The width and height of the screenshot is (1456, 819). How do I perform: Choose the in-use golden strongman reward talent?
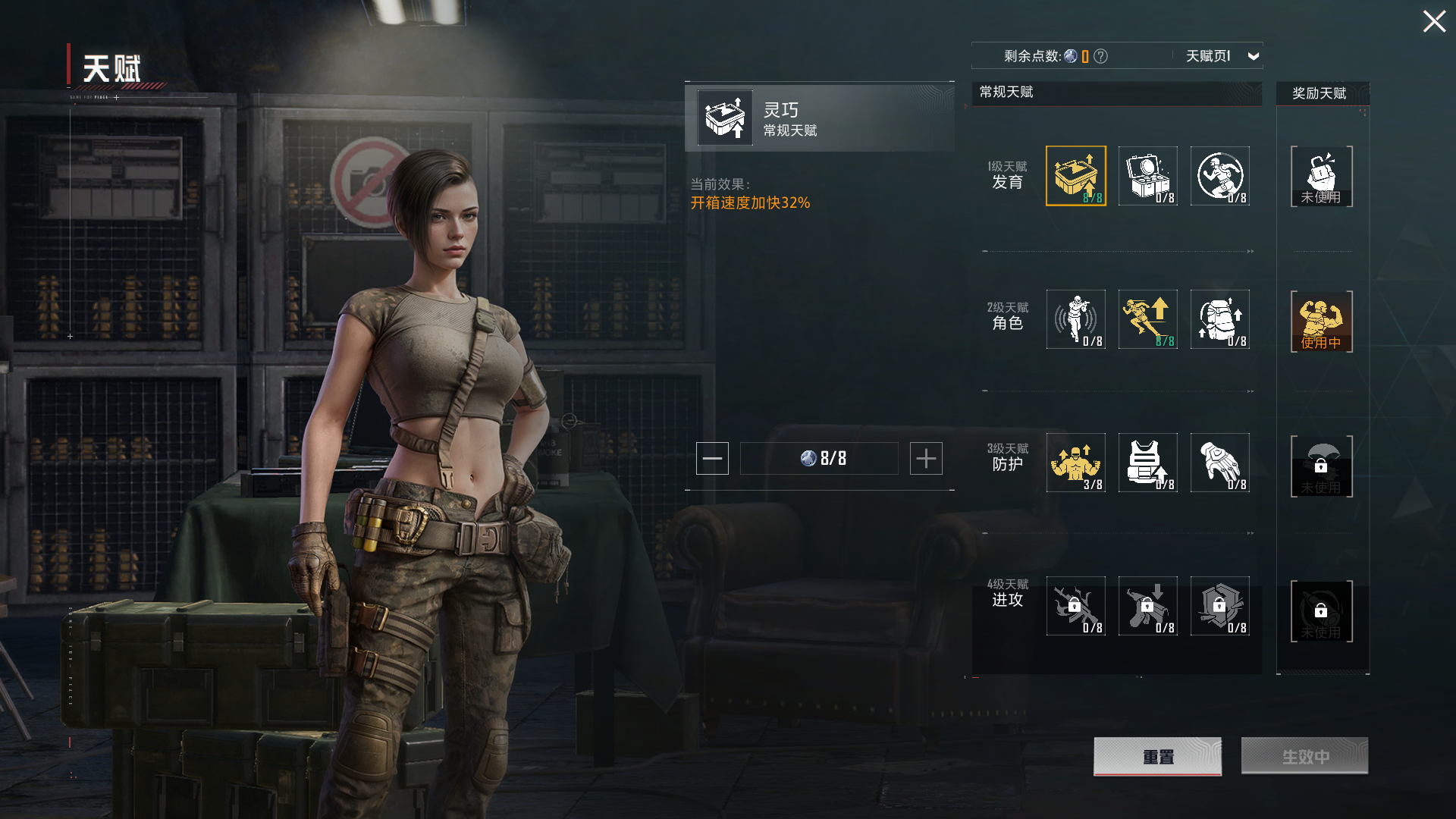point(1321,321)
